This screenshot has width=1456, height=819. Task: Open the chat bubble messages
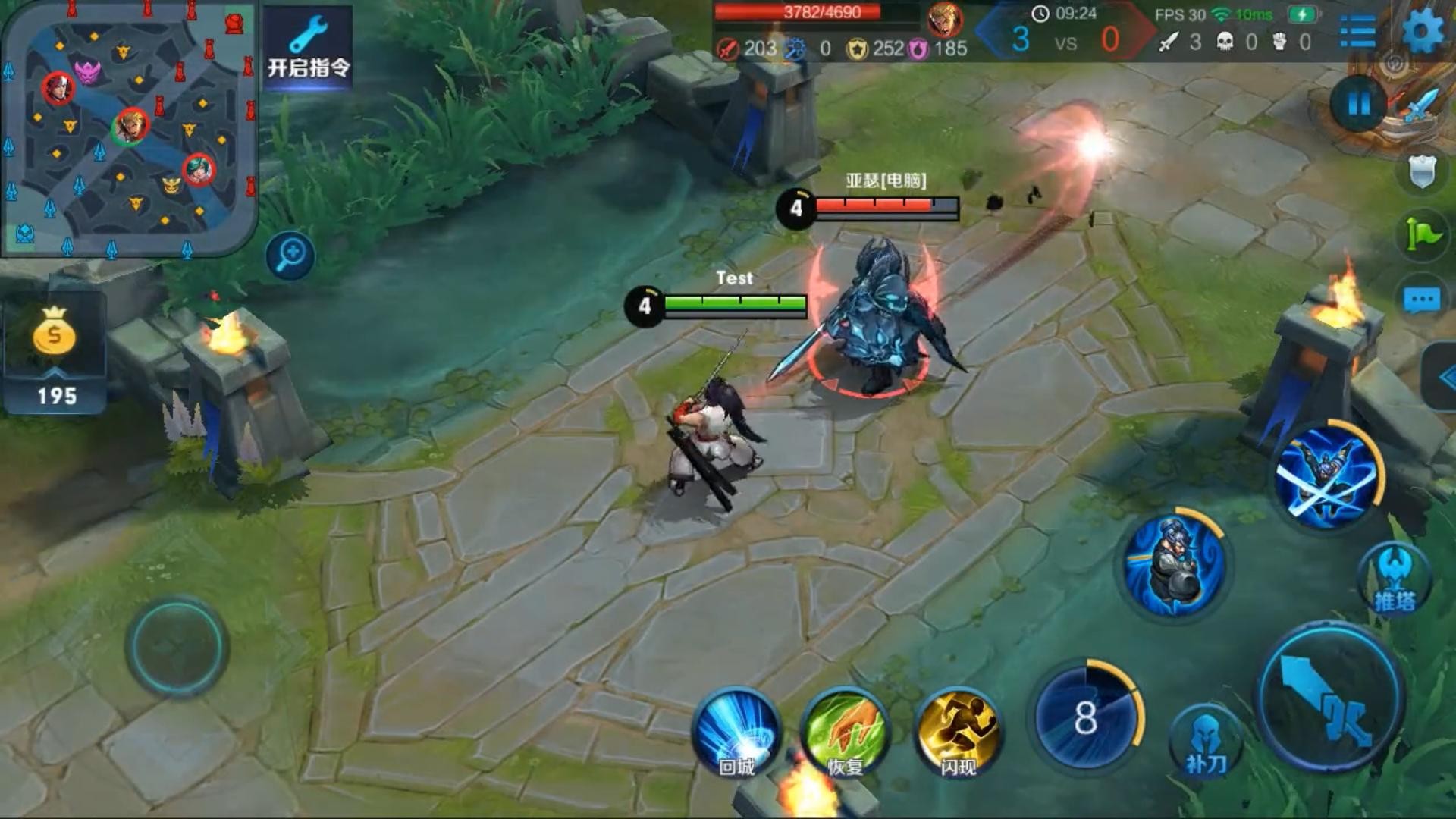point(1421,300)
